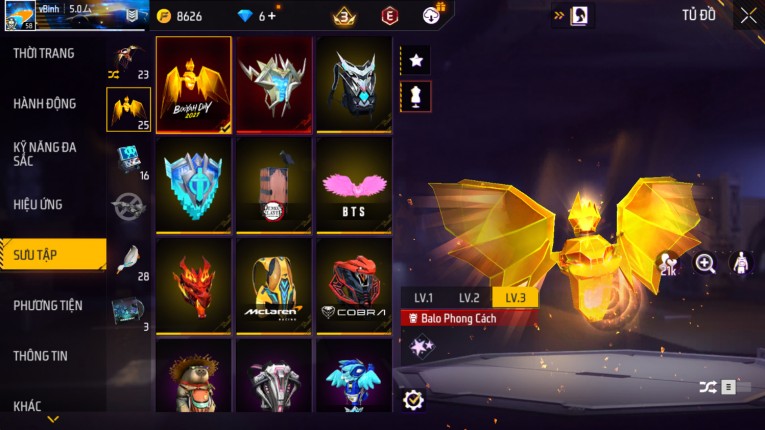Click the magnifier zoom icon

pyautogui.click(x=705, y=263)
